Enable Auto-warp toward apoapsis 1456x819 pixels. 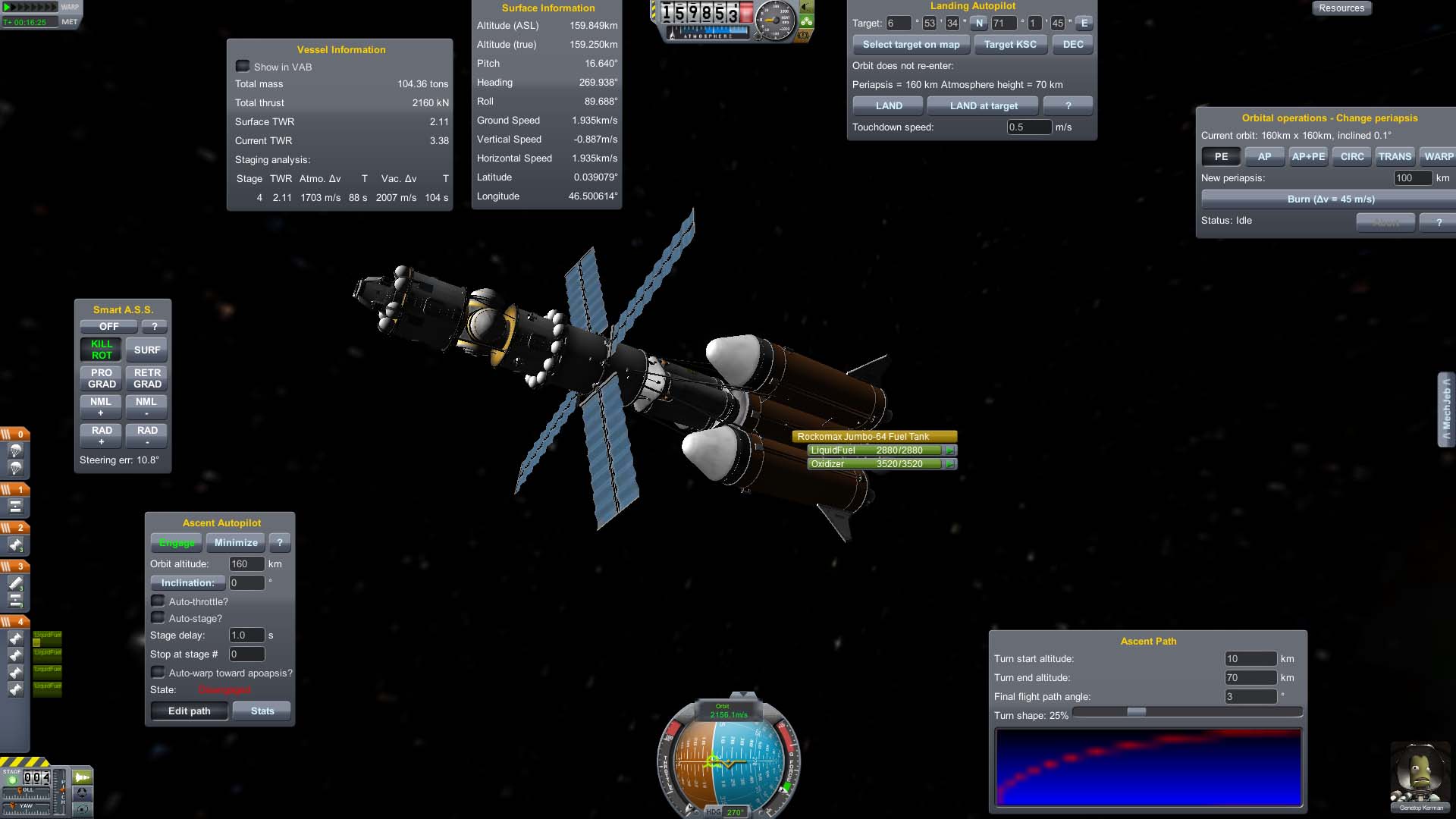(x=158, y=673)
